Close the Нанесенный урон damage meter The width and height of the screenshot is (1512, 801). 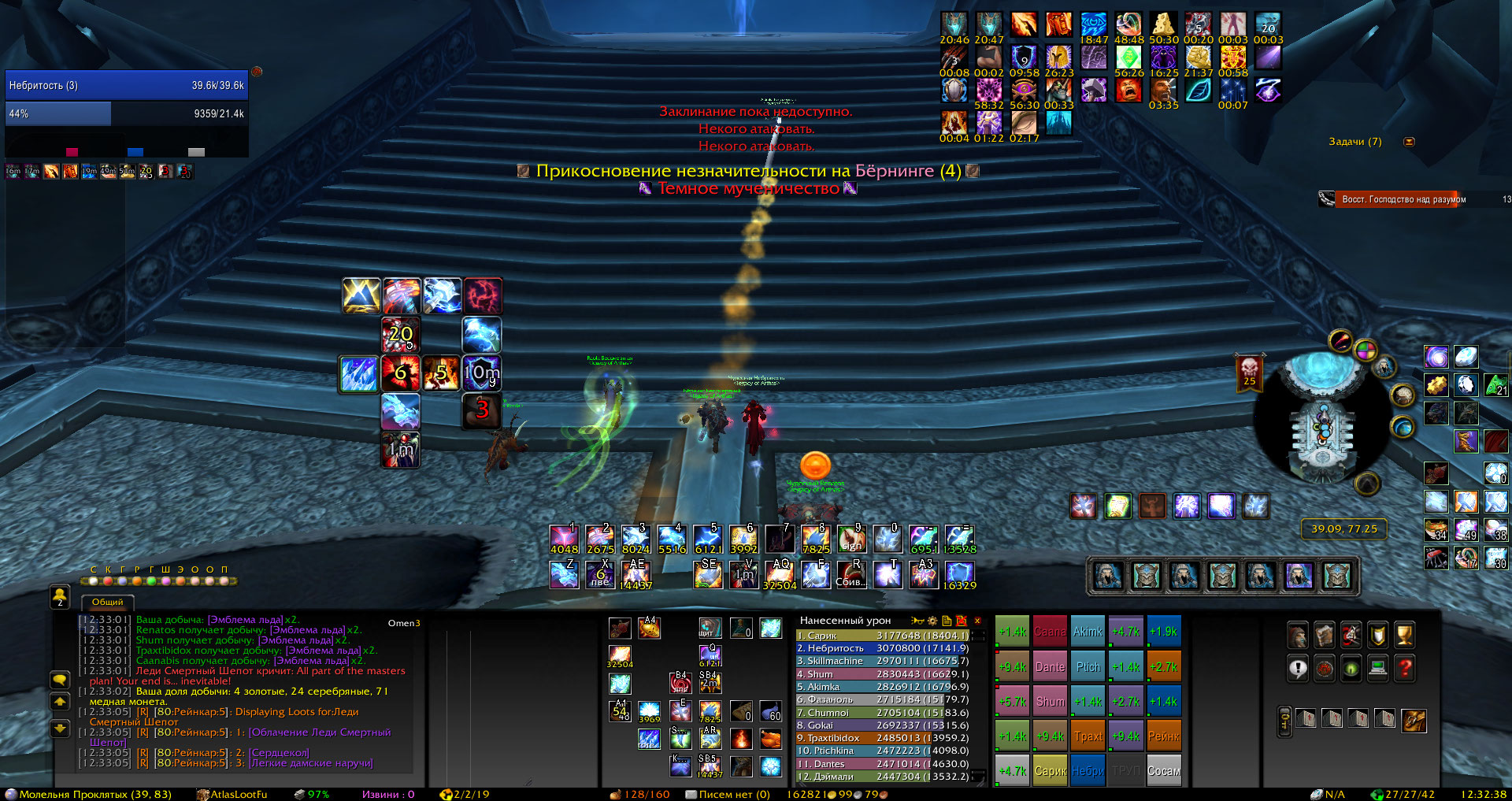(x=977, y=621)
